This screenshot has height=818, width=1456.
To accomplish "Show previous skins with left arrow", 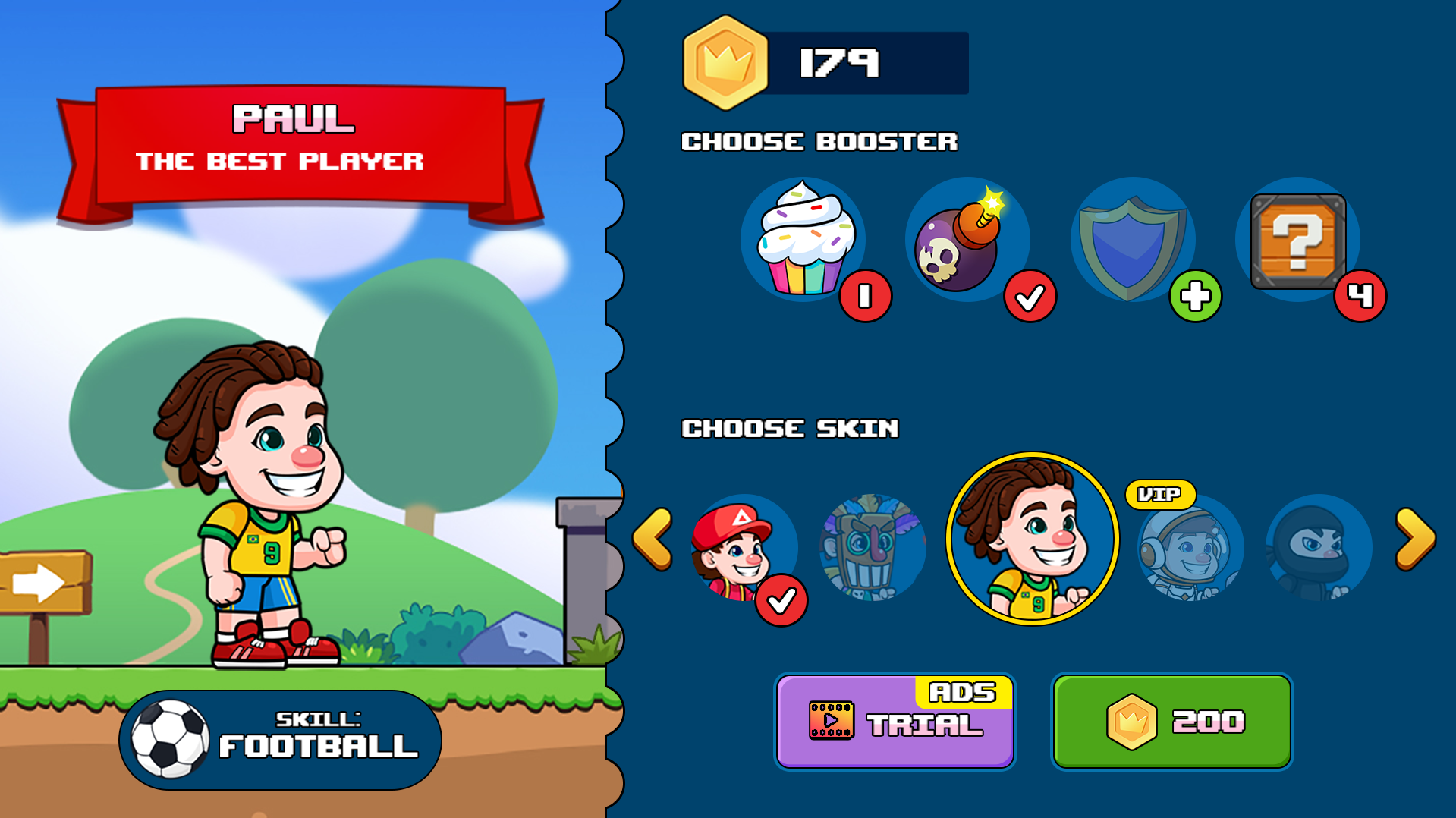I will tap(653, 539).
